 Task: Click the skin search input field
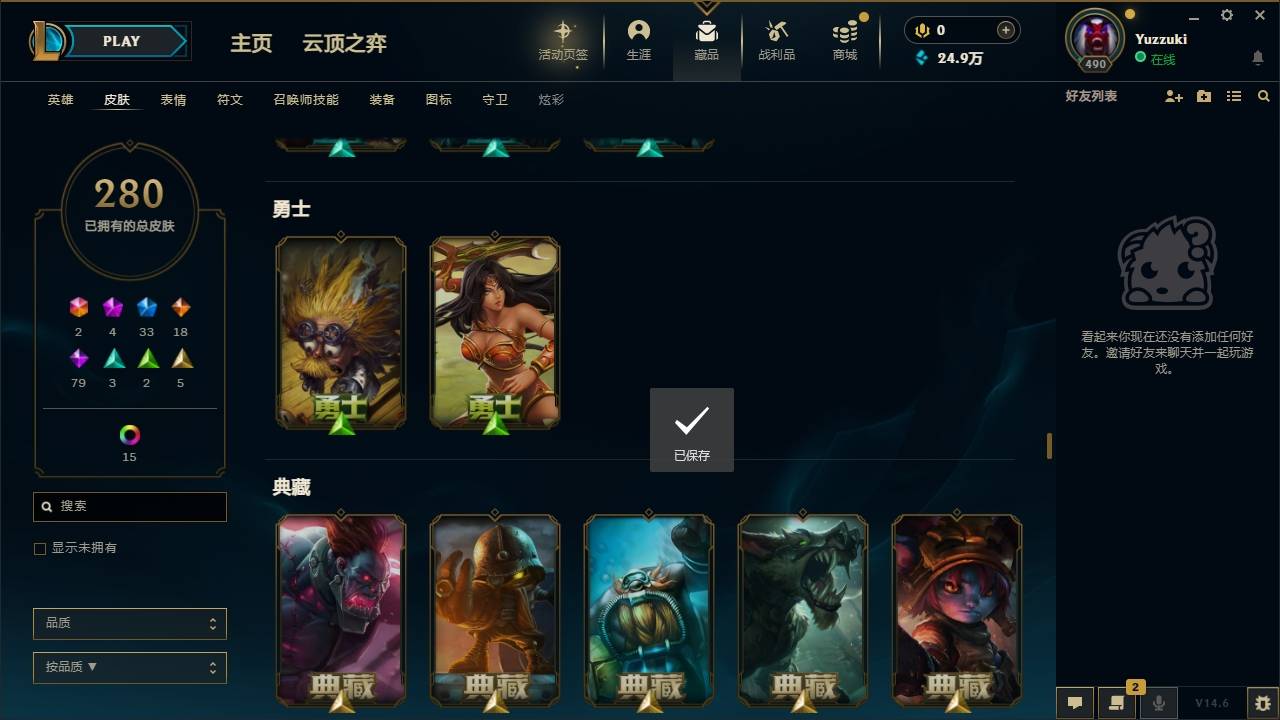129,507
